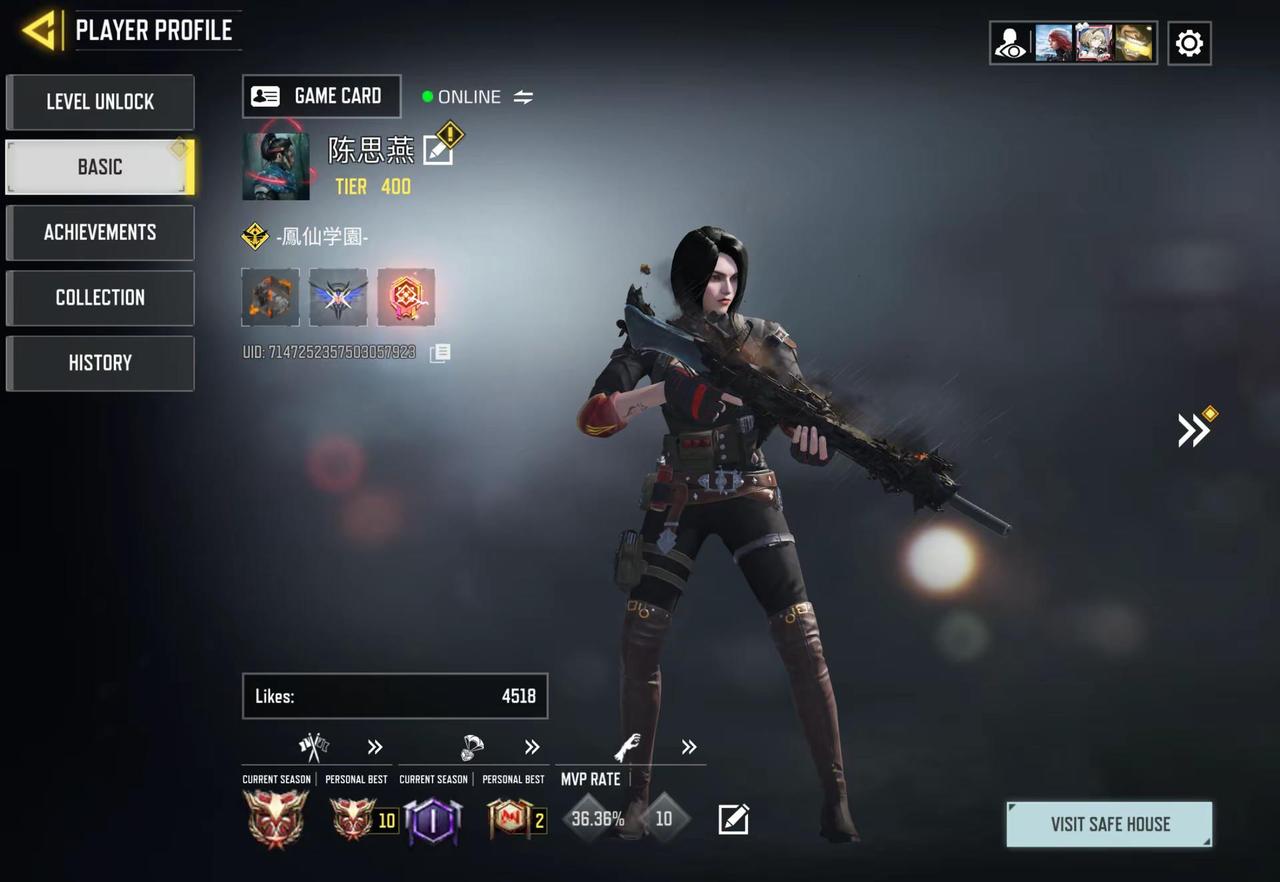The height and width of the screenshot is (882, 1280).
Task: Select the blue winged emblem medal
Action: (338, 297)
